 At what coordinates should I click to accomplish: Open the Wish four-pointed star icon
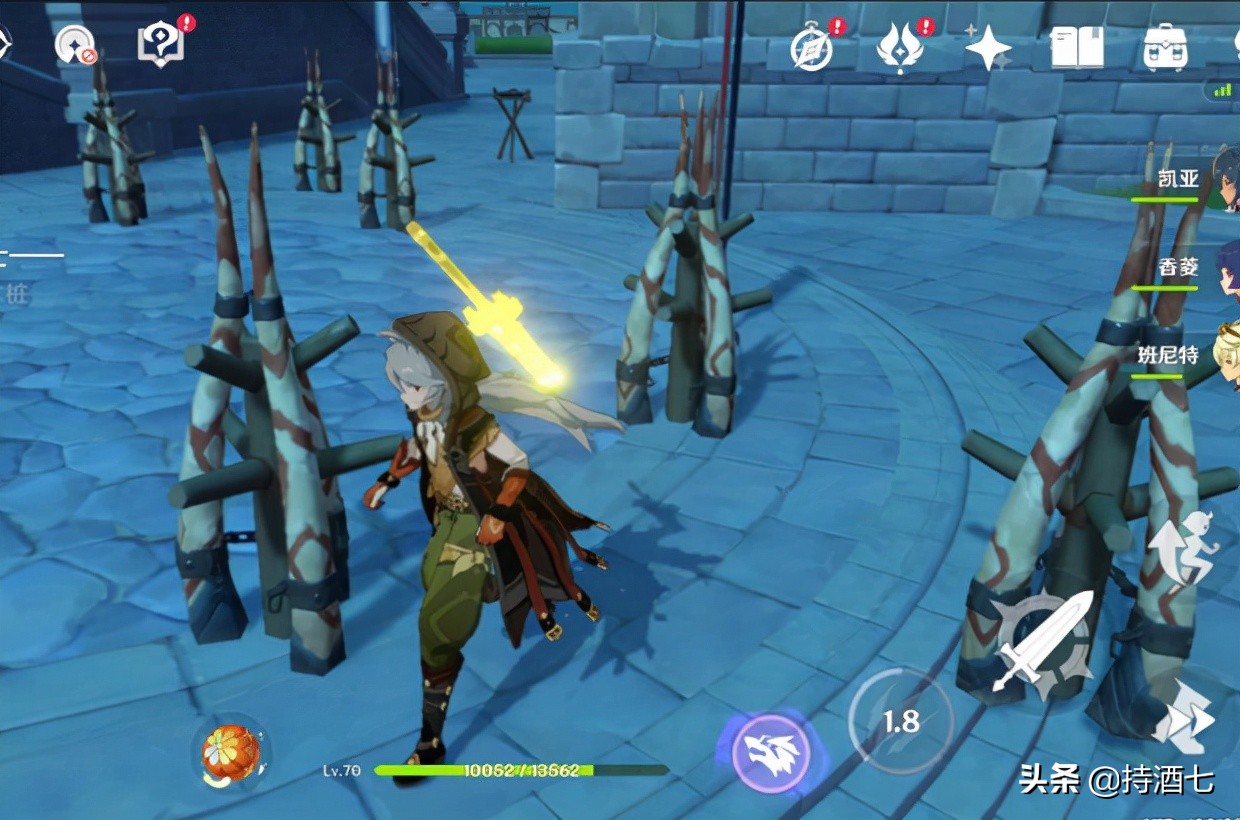tap(988, 47)
